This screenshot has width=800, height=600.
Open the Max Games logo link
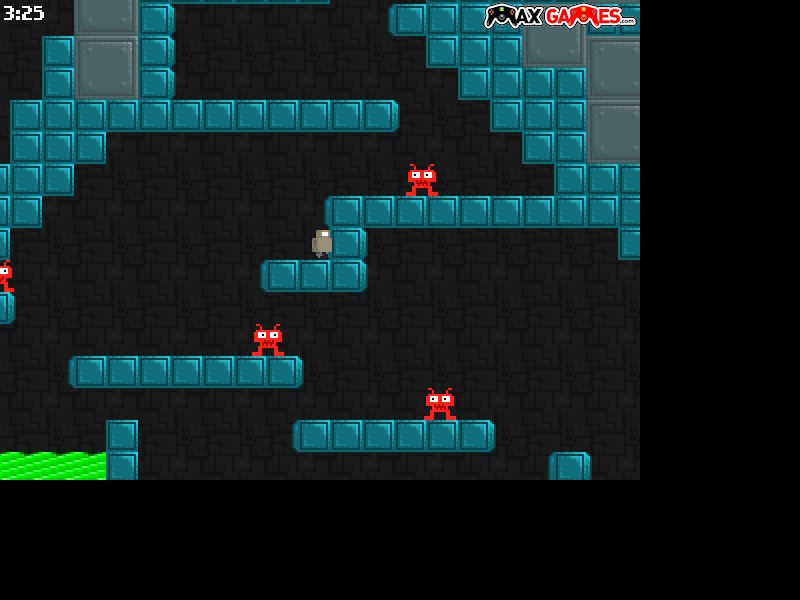[x=560, y=16]
